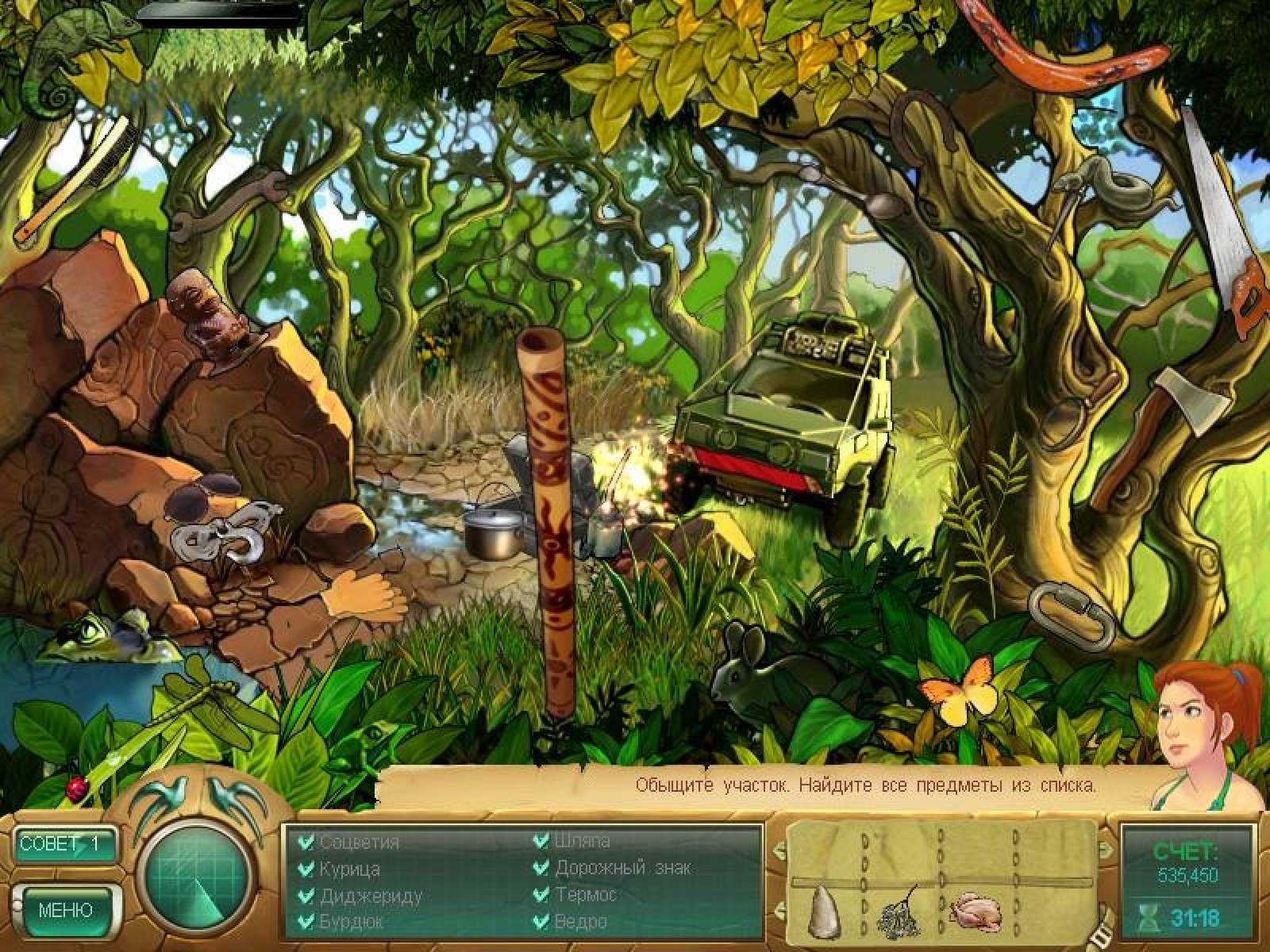Pick Ведро in the item list
Viewport: 1270px width, 952px height.
(x=581, y=922)
